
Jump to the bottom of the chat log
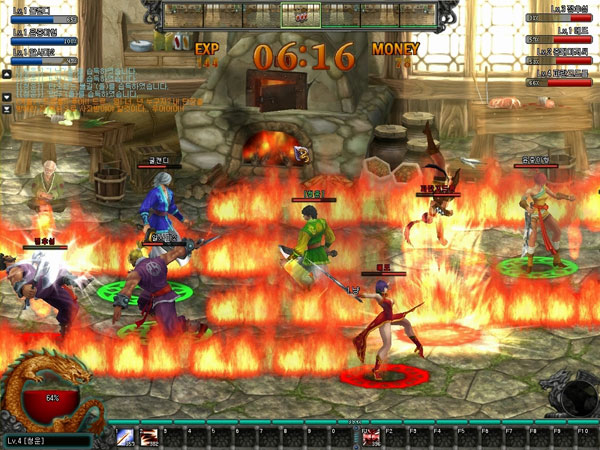[7, 108]
